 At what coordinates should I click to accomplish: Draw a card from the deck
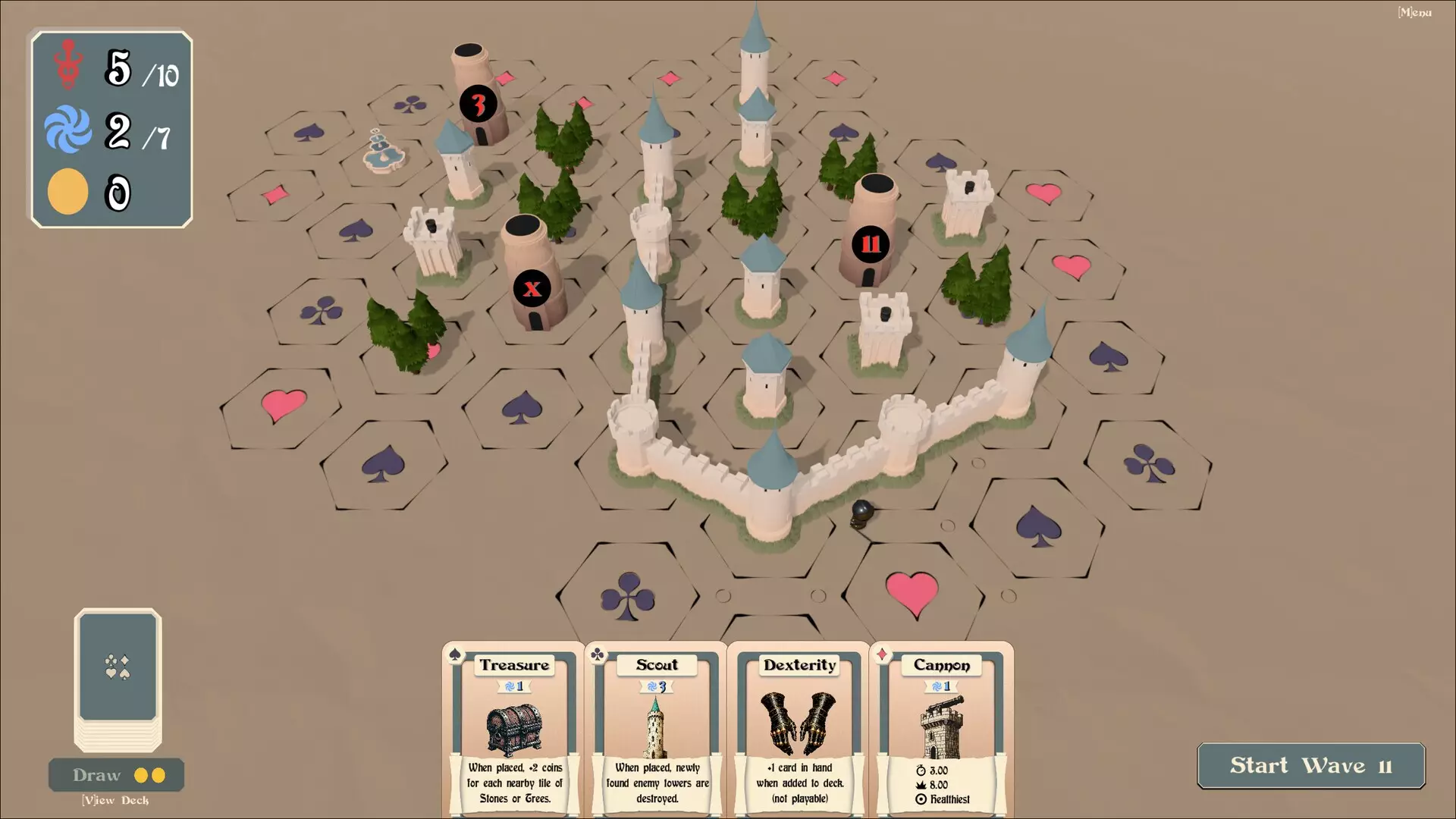click(x=116, y=775)
